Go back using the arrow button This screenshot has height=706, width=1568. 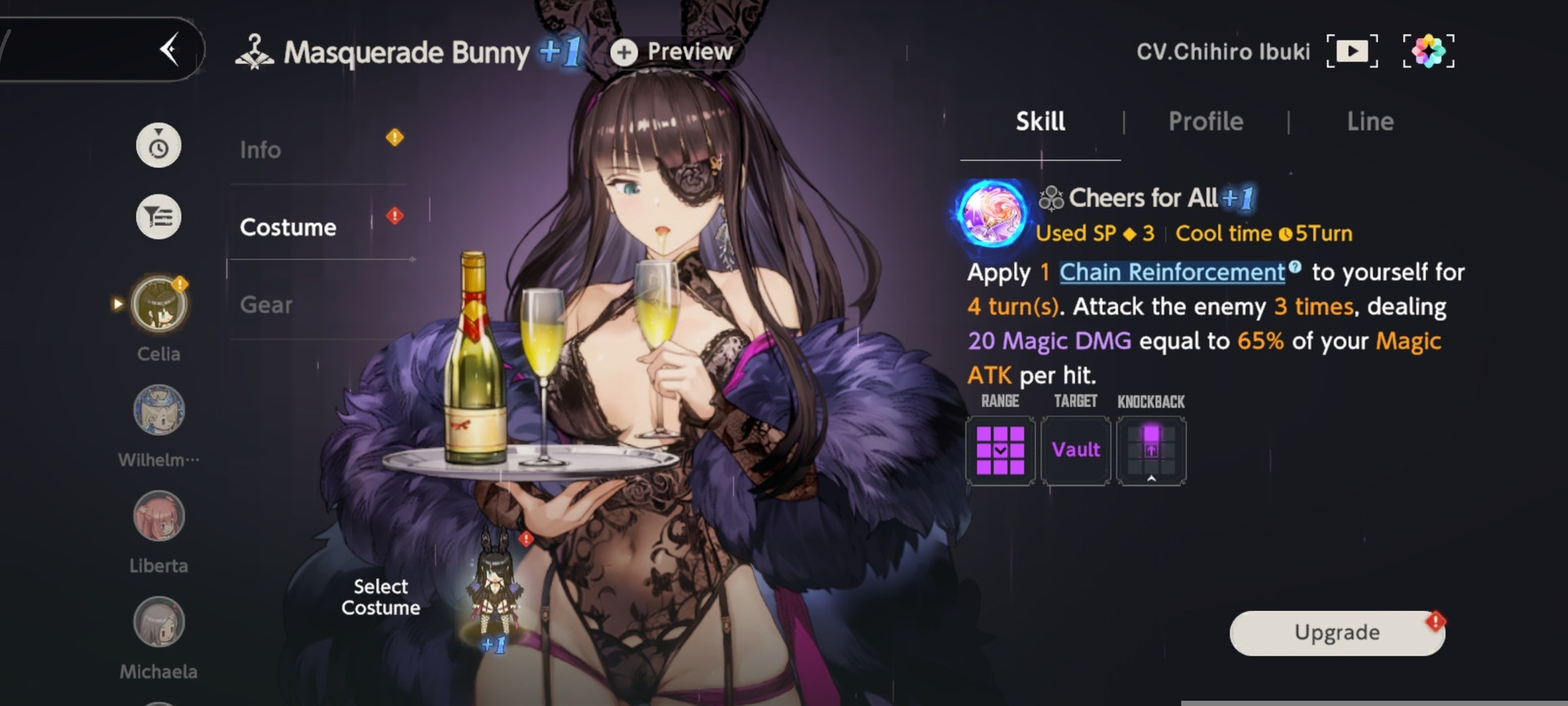coord(169,50)
